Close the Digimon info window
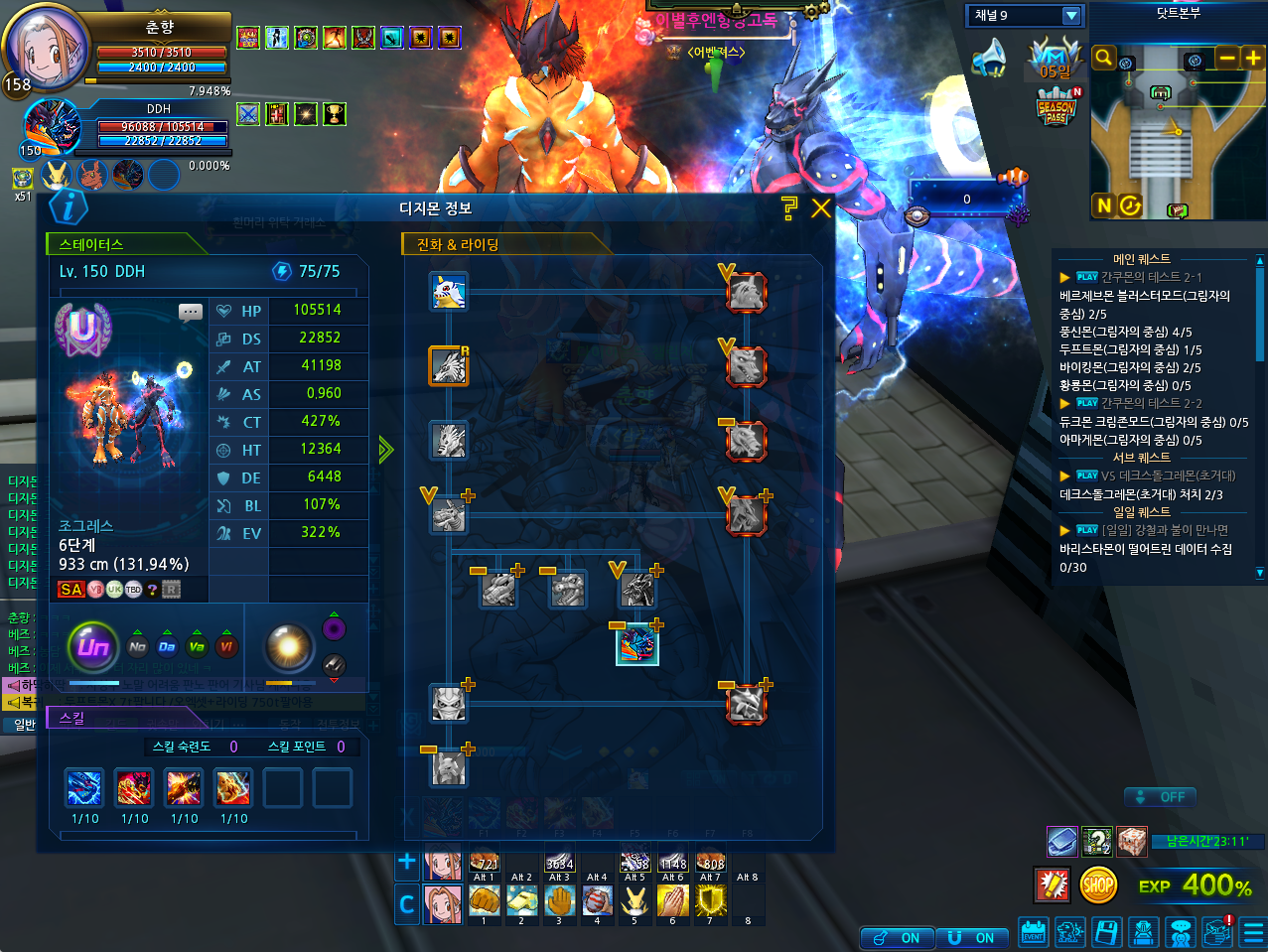This screenshot has height=952, width=1268. (x=821, y=208)
